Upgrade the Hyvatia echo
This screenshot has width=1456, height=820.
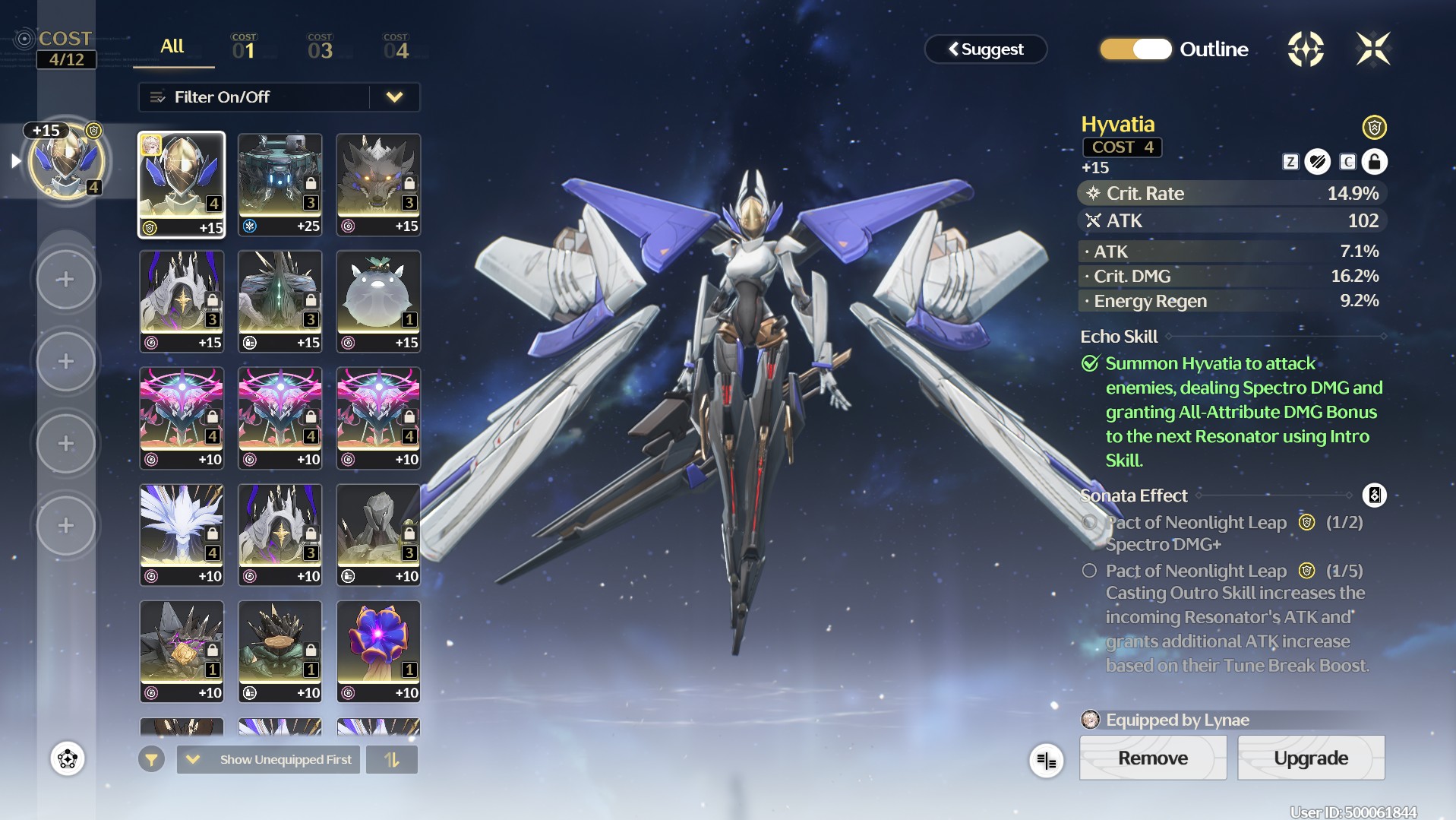tap(1311, 758)
